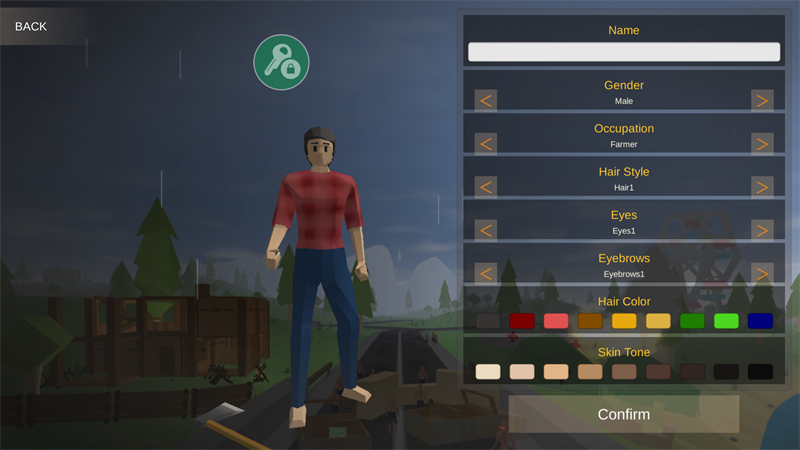Select bright green hair color swatch
The height and width of the screenshot is (450, 800).
pos(726,321)
